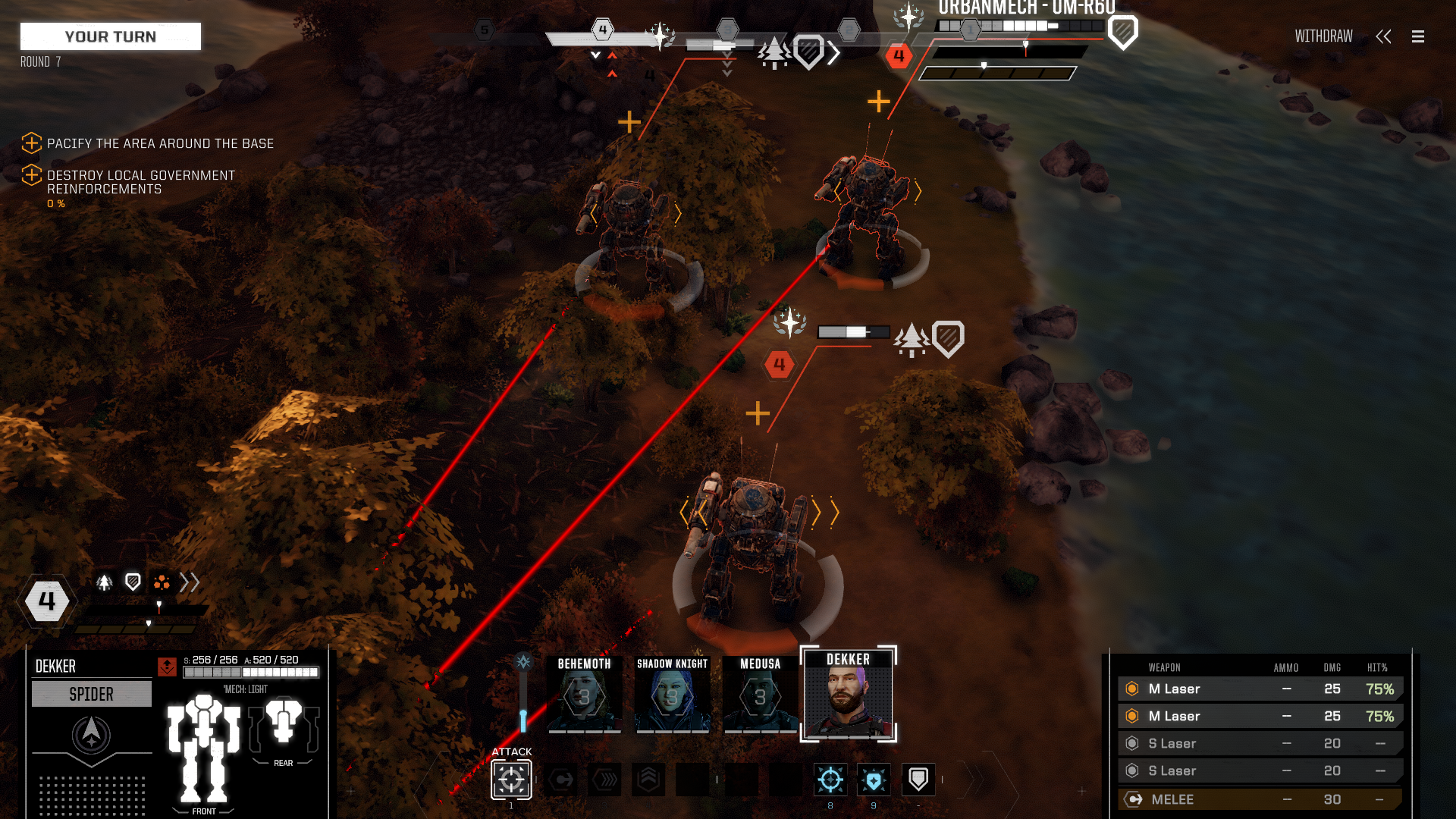1456x819 pixels.
Task: Activate the precision strike targeting icon
Action: tap(830, 778)
